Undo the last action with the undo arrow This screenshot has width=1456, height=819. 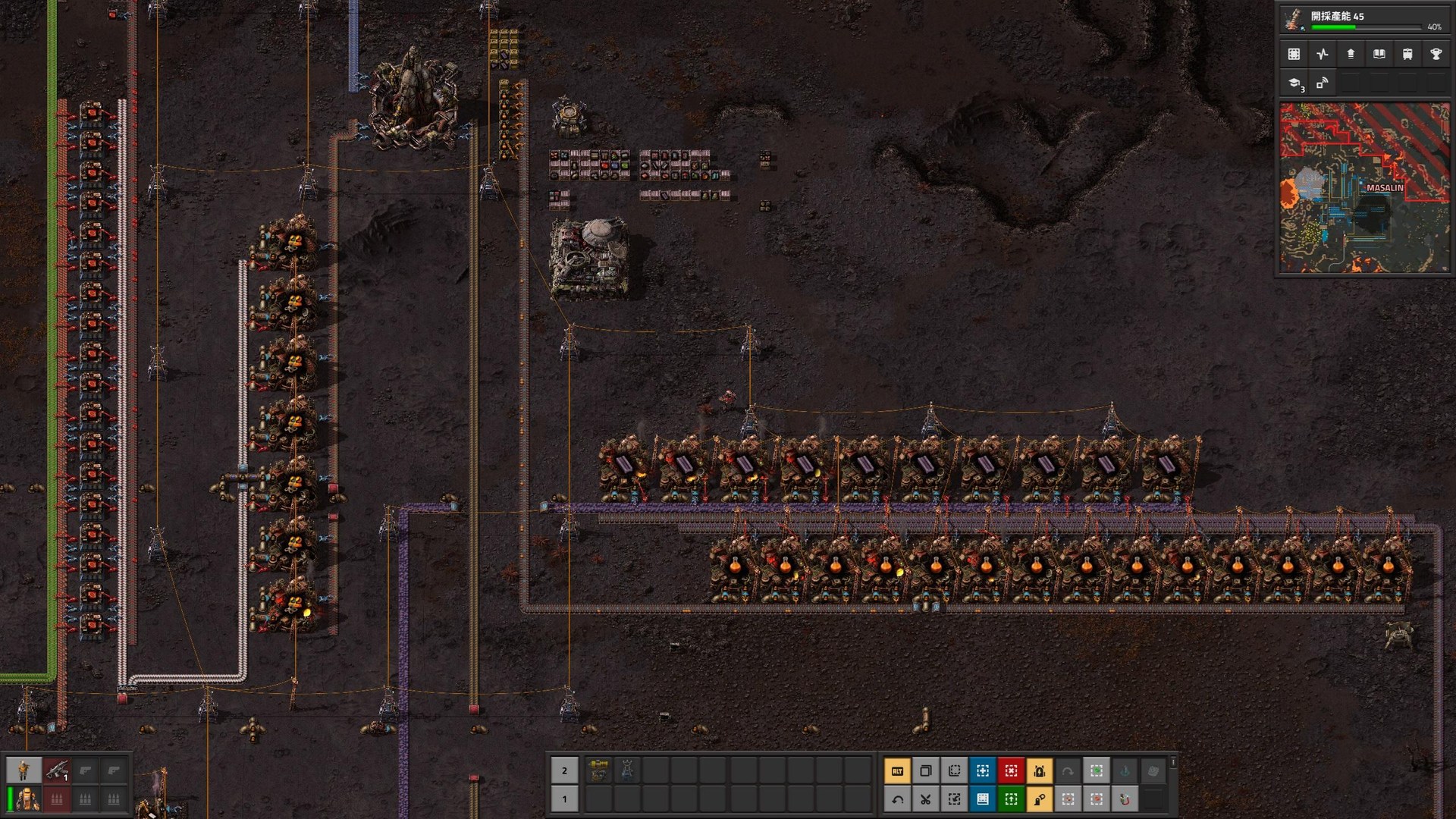[x=897, y=799]
